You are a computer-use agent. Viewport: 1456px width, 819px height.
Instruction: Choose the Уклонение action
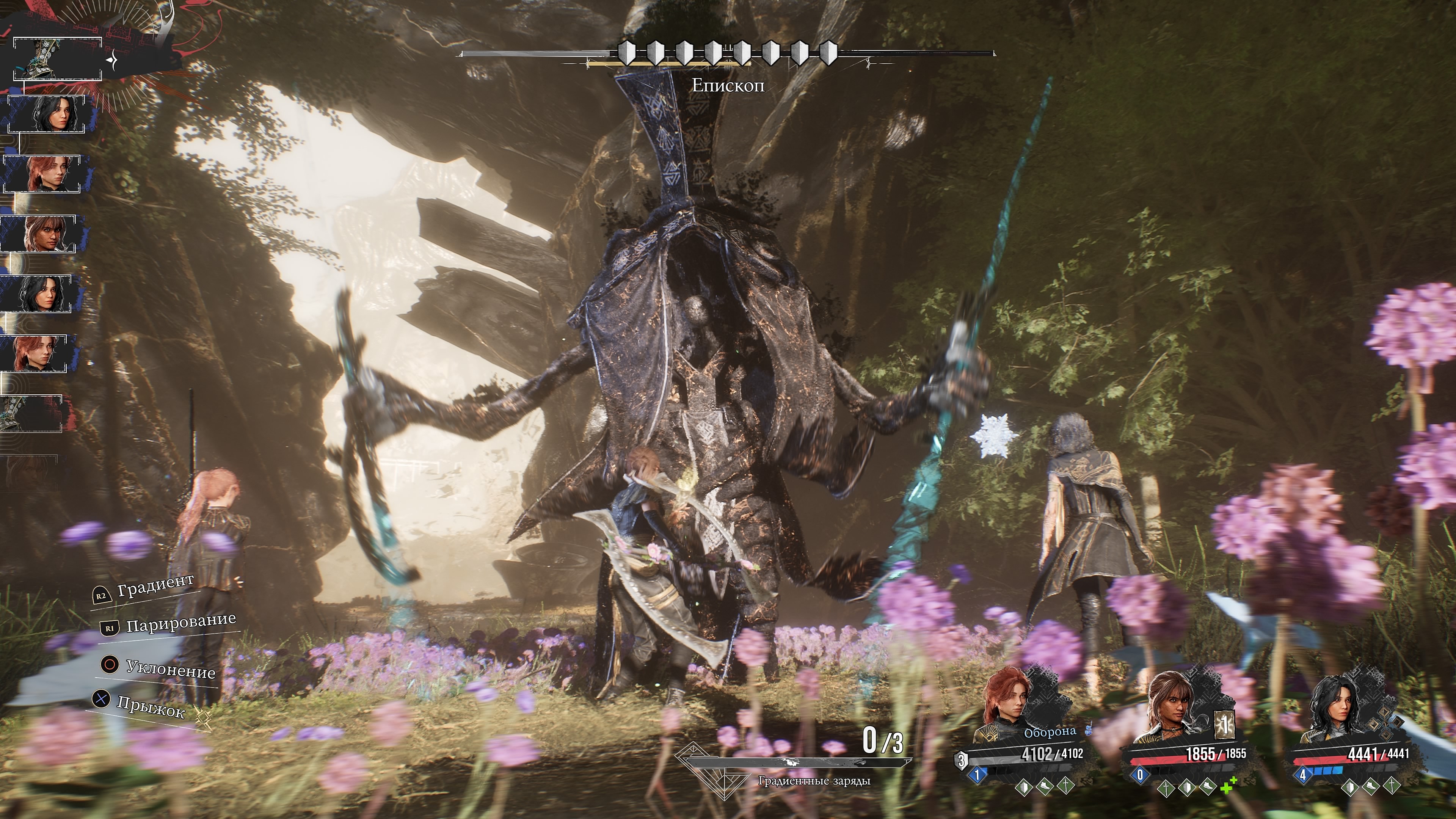[169, 668]
